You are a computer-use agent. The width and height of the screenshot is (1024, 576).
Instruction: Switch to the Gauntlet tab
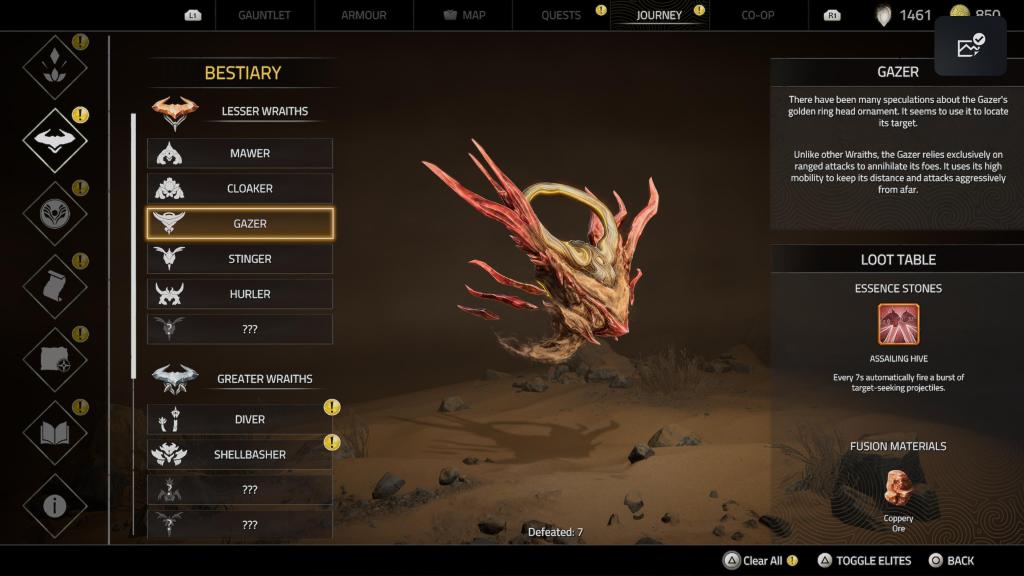[265, 16]
